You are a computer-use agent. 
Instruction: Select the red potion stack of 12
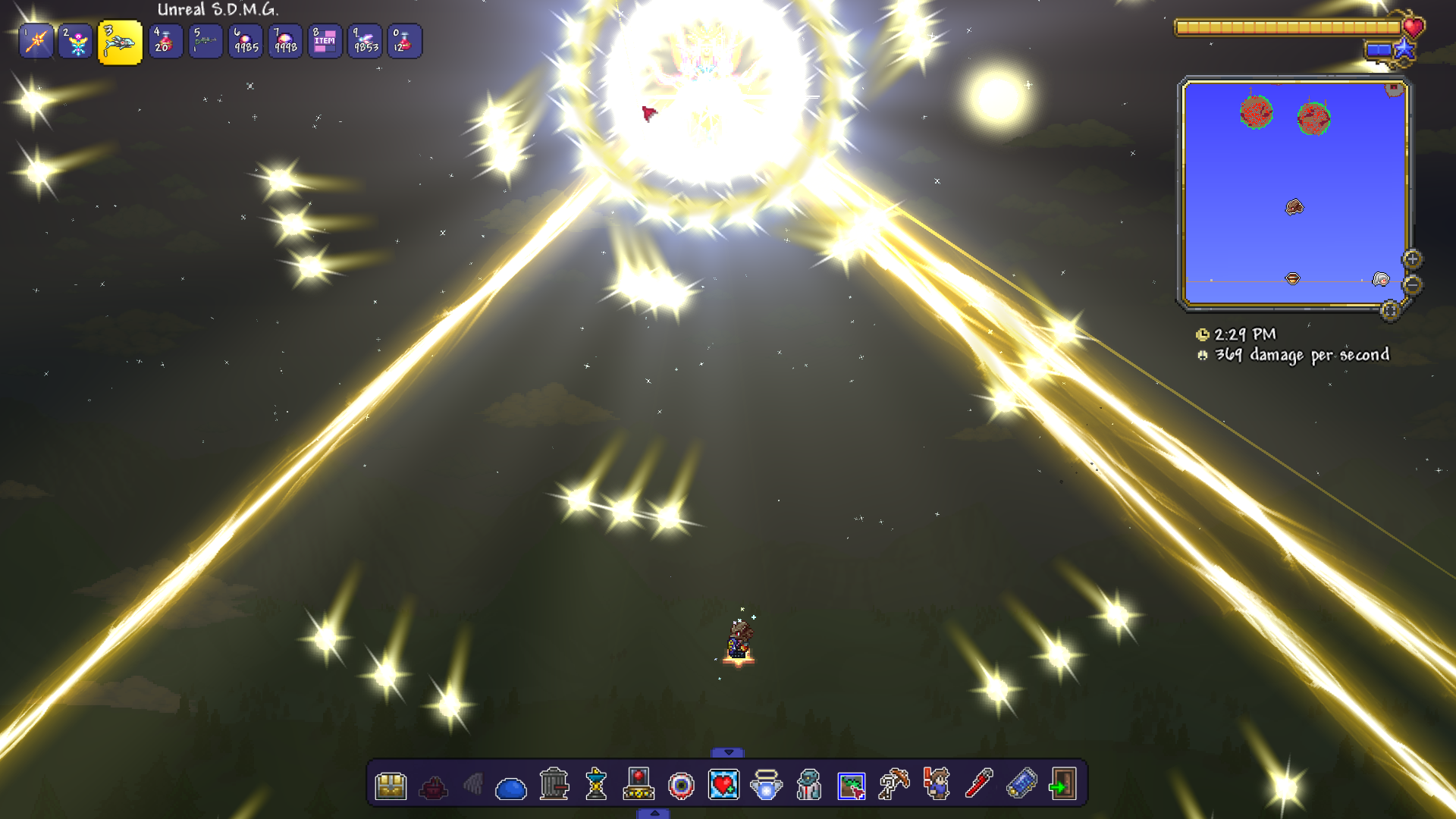(404, 42)
